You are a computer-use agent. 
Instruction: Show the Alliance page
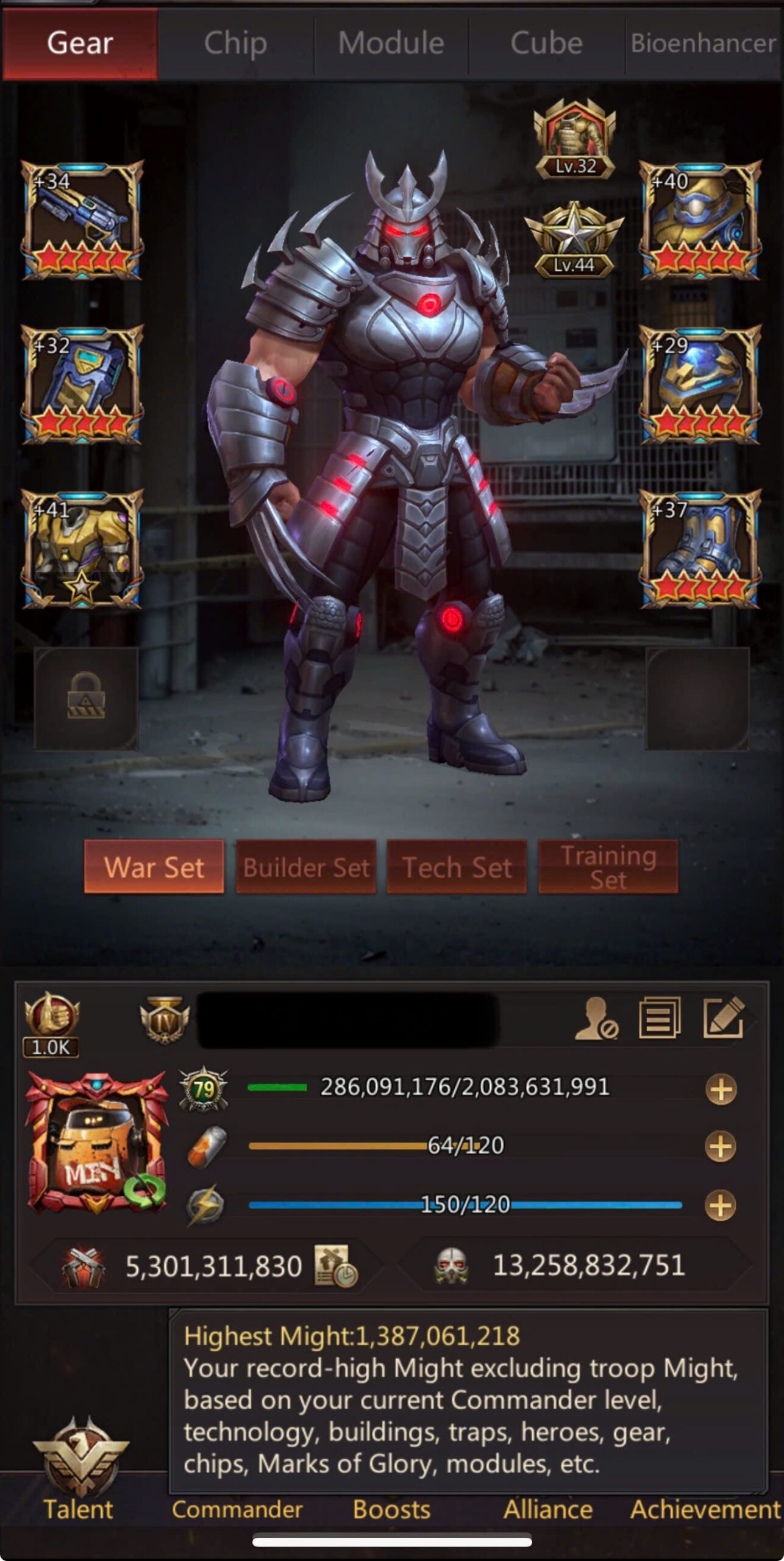547,1509
